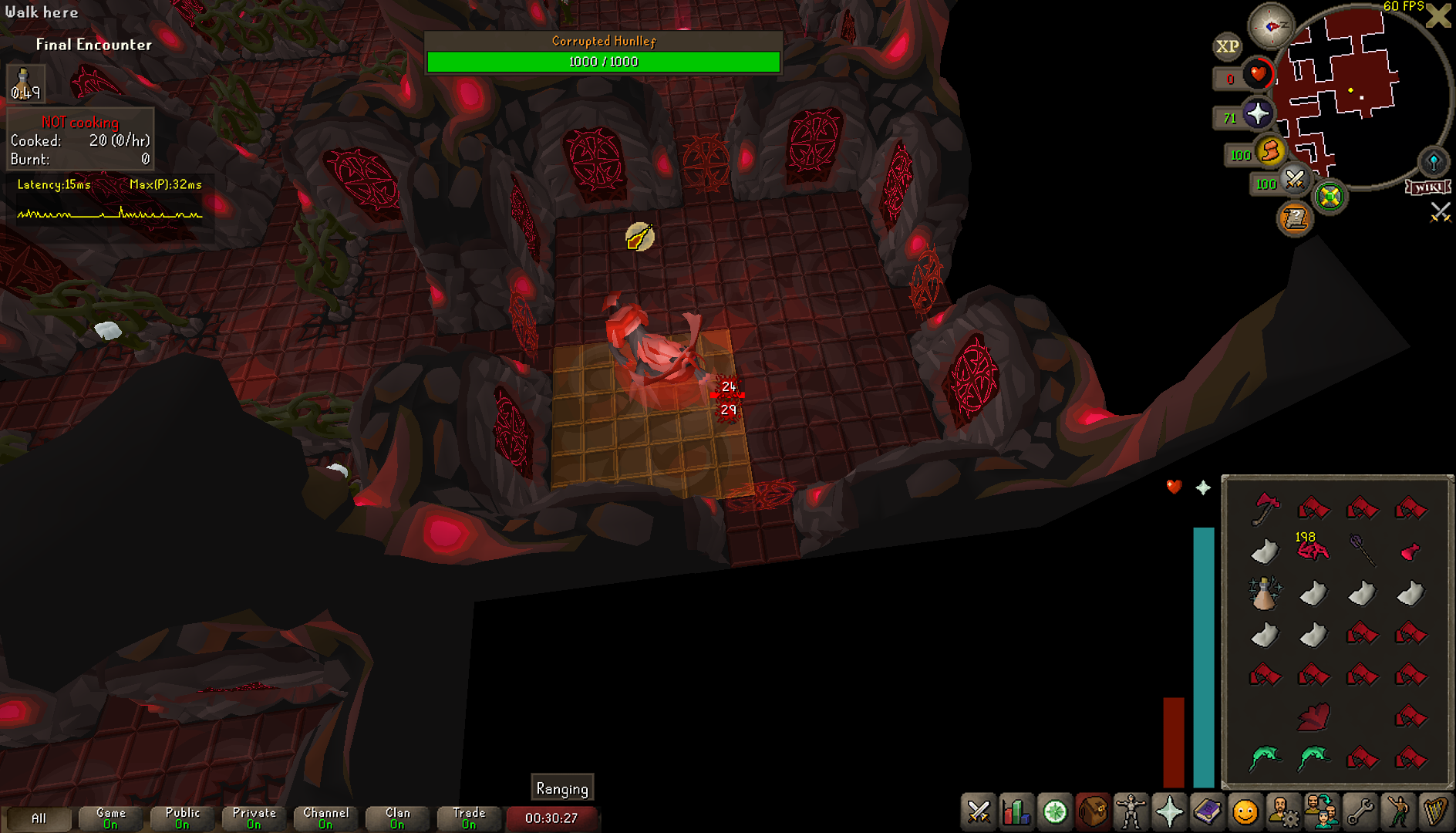Open the Music Player harp tab
Viewport: 1456px width, 833px height.
pyautogui.click(x=1435, y=812)
